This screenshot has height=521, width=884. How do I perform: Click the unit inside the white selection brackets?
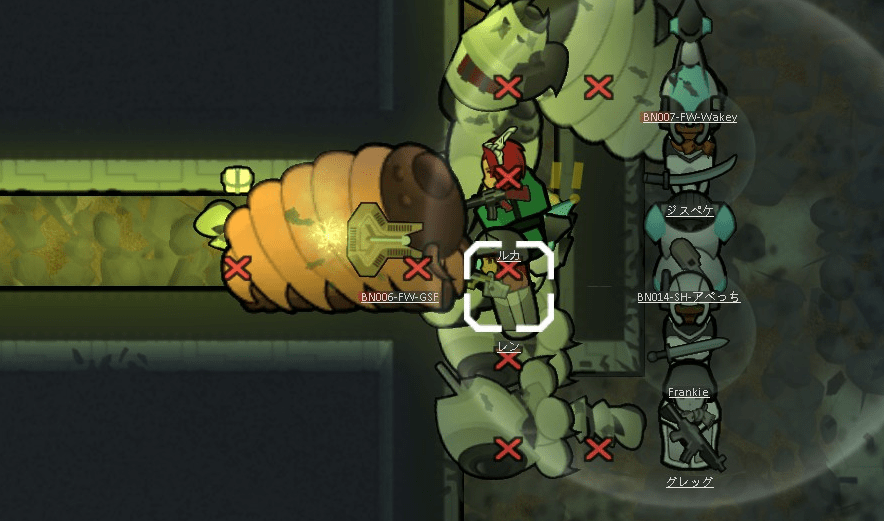point(509,287)
